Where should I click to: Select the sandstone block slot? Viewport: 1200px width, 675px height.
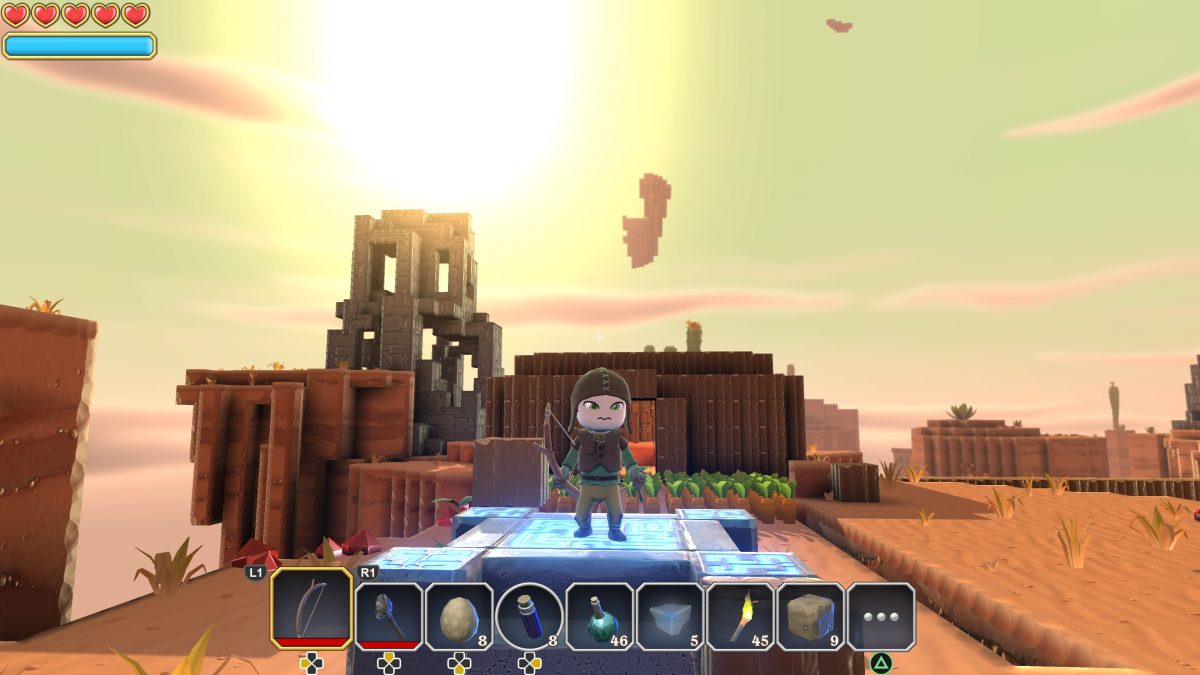point(811,616)
